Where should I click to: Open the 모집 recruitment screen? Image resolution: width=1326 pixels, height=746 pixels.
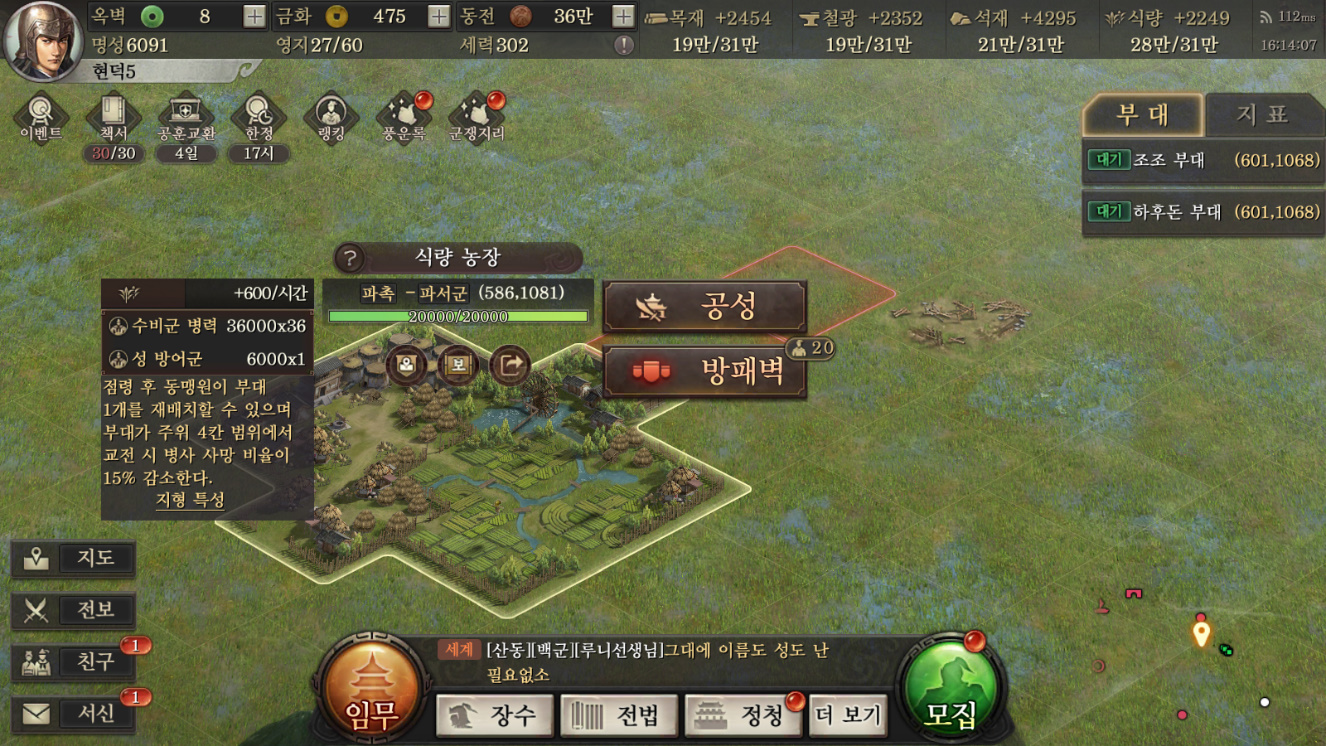(950, 692)
